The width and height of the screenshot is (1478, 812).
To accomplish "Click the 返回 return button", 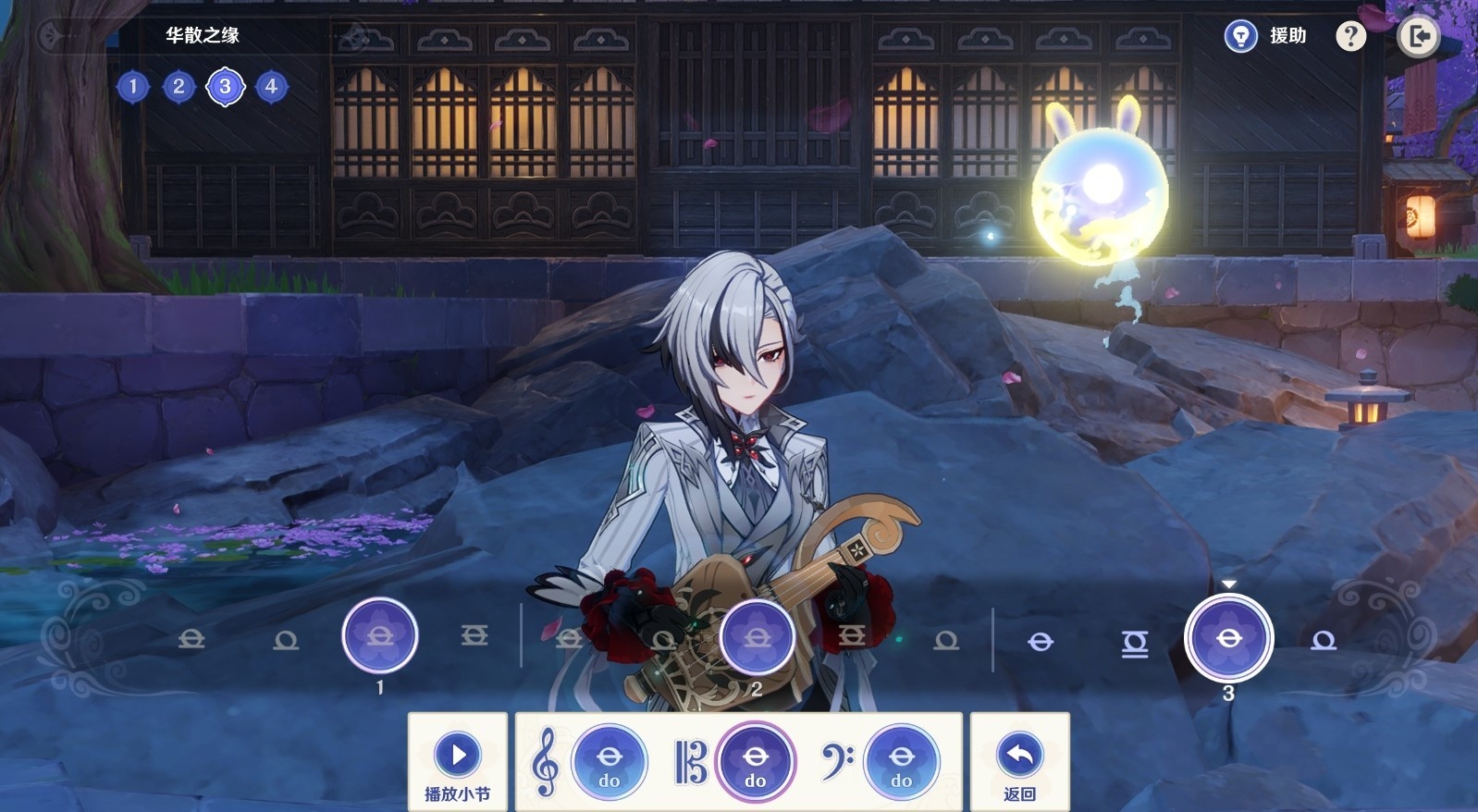I will 1019,762.
